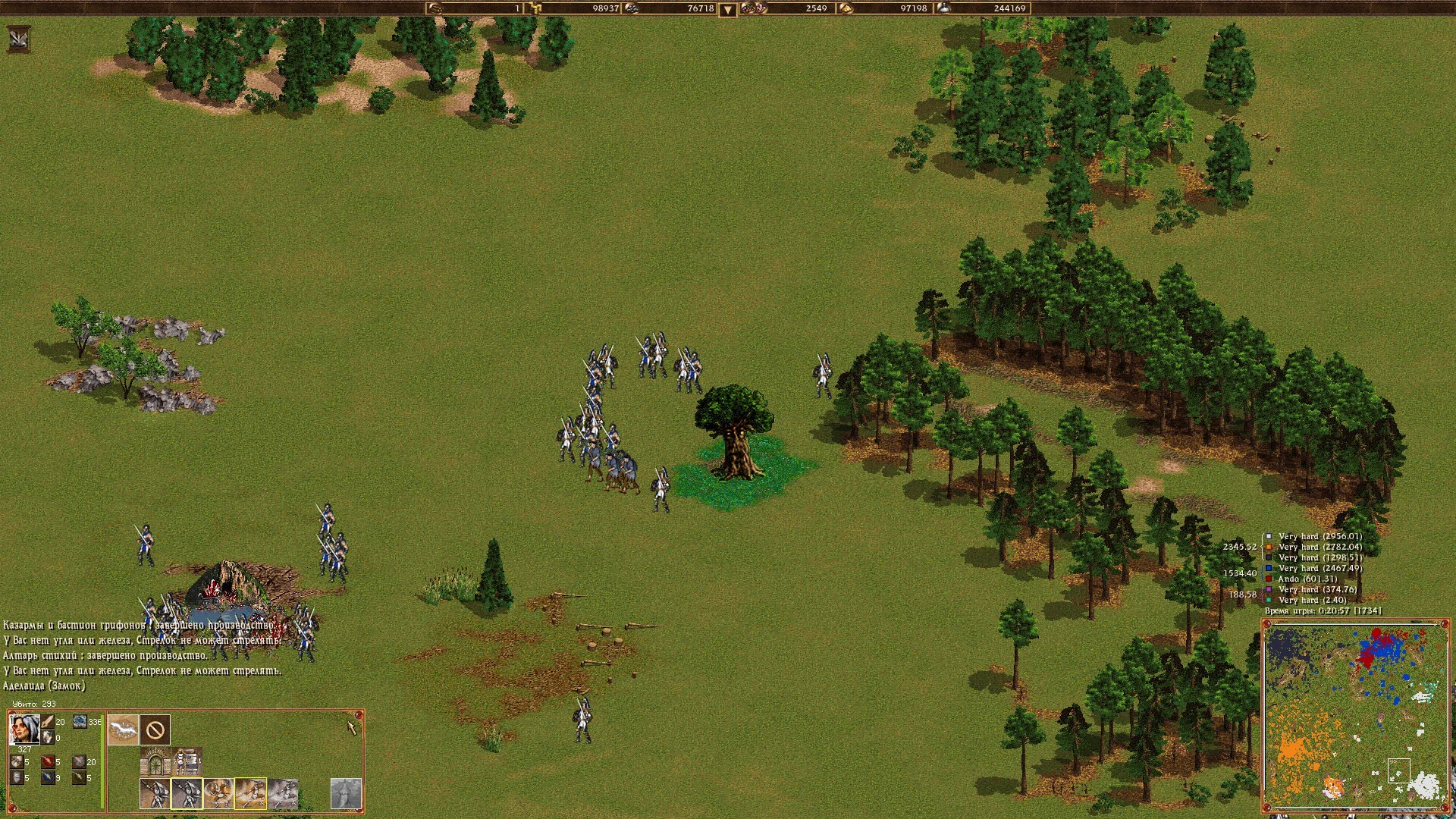This screenshot has height=819, width=1456.
Task: Activate the white cloud ability icon
Action: click(x=123, y=730)
